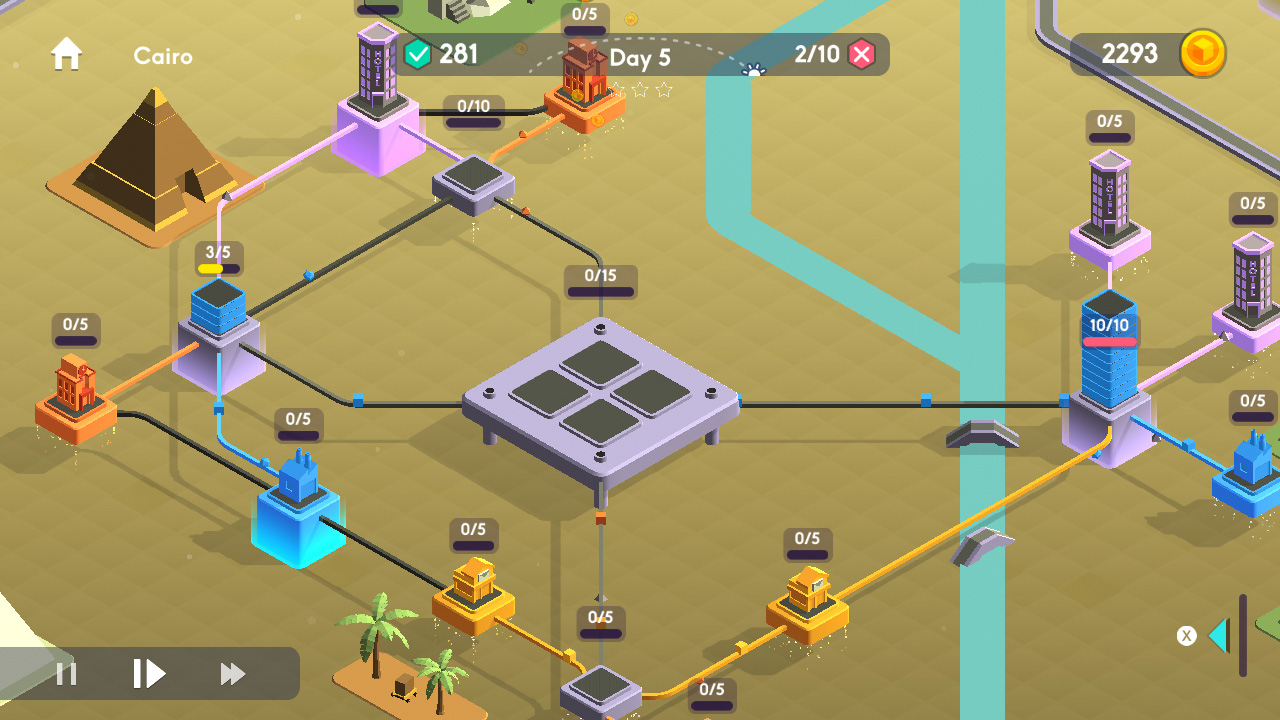This screenshot has height=720, width=1280.
Task: Pause the game simulation
Action: [65, 674]
